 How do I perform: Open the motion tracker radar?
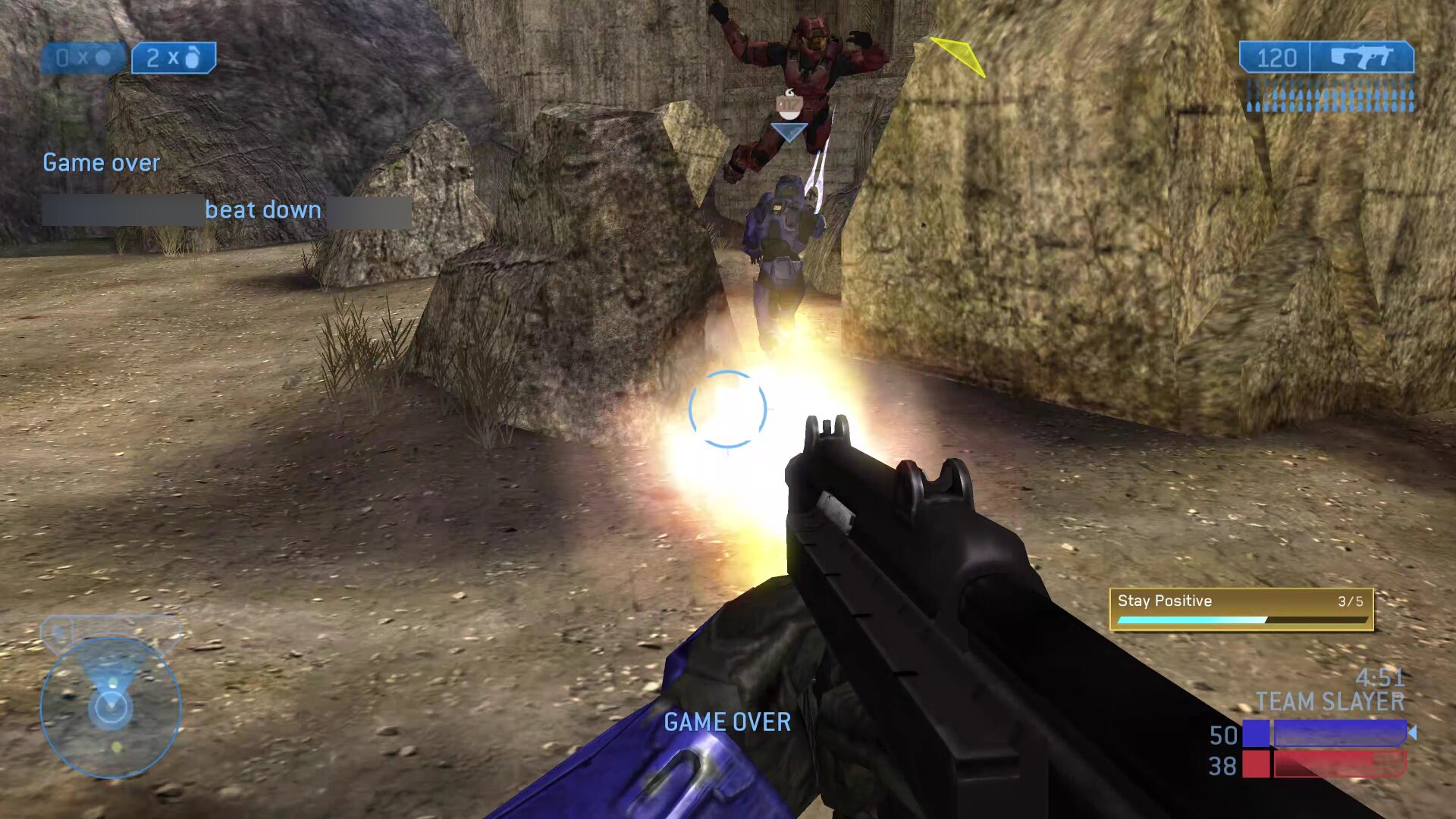point(111,706)
